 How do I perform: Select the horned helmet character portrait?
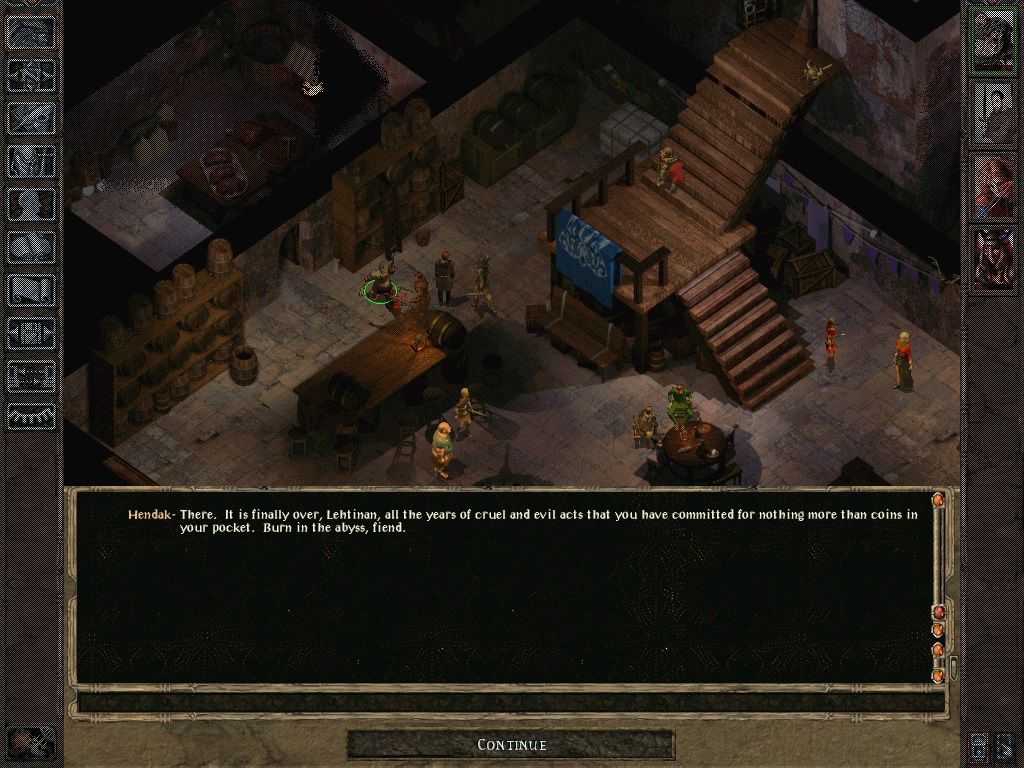(992, 258)
